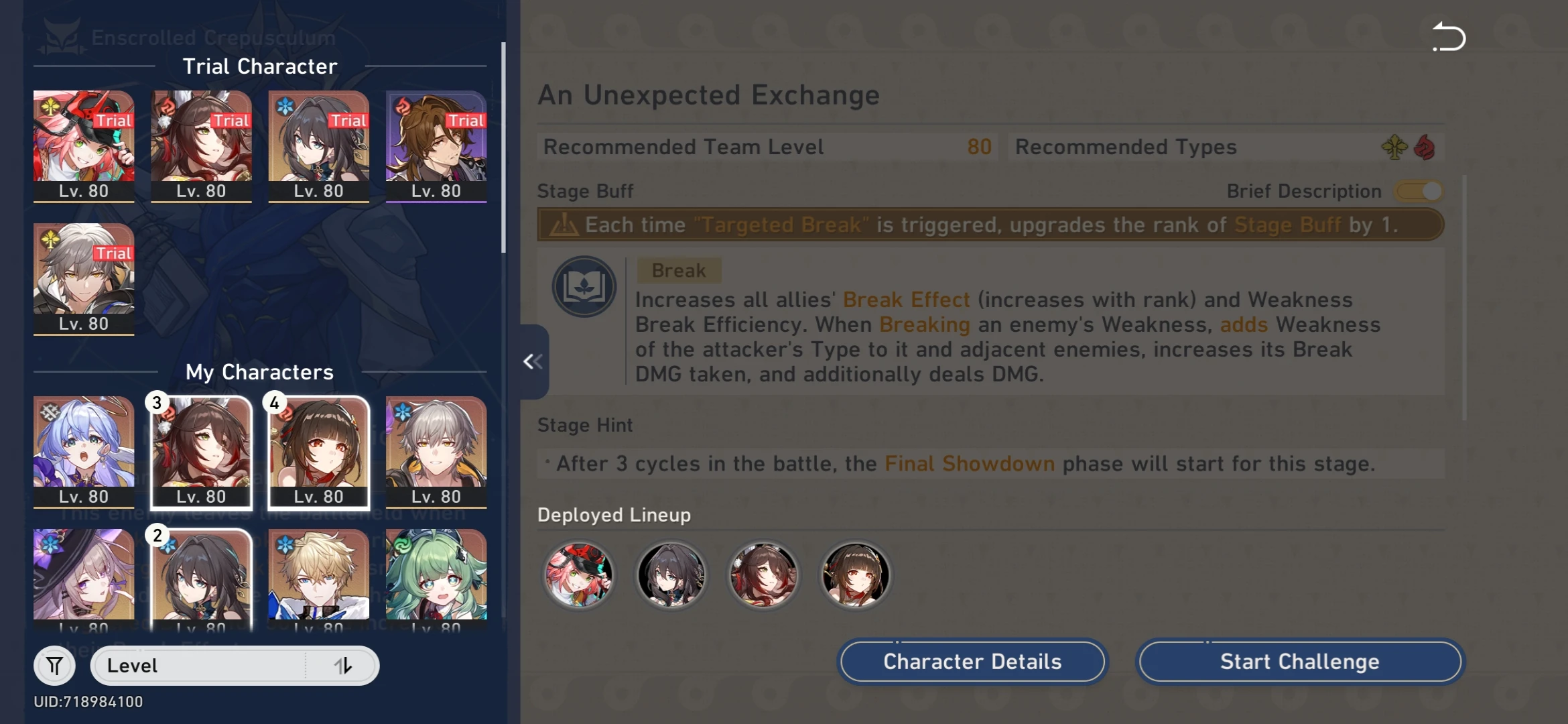
Task: Toggle the level sort order arrows icon
Action: [344, 665]
